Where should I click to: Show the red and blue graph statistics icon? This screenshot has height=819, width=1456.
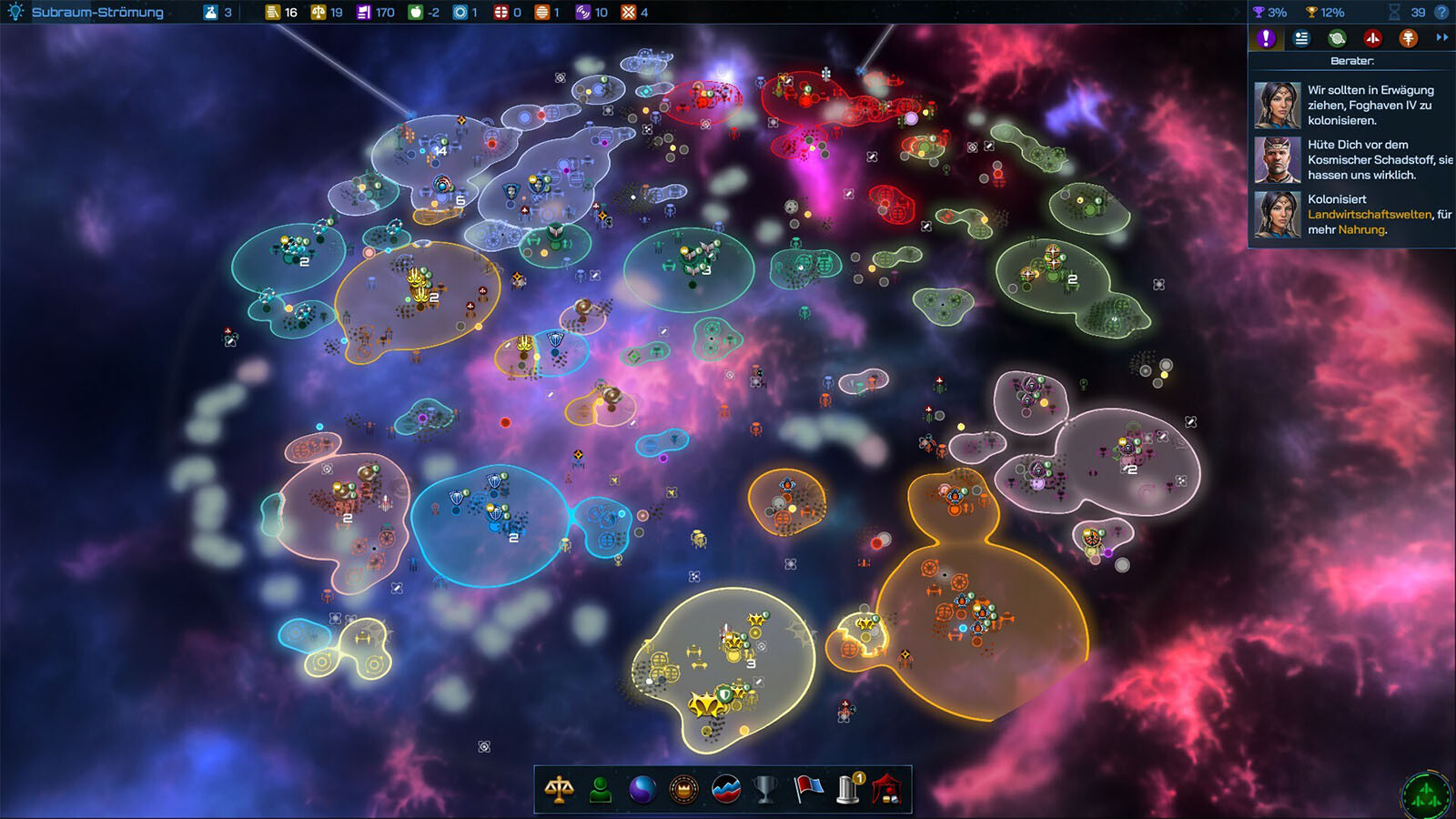click(726, 789)
